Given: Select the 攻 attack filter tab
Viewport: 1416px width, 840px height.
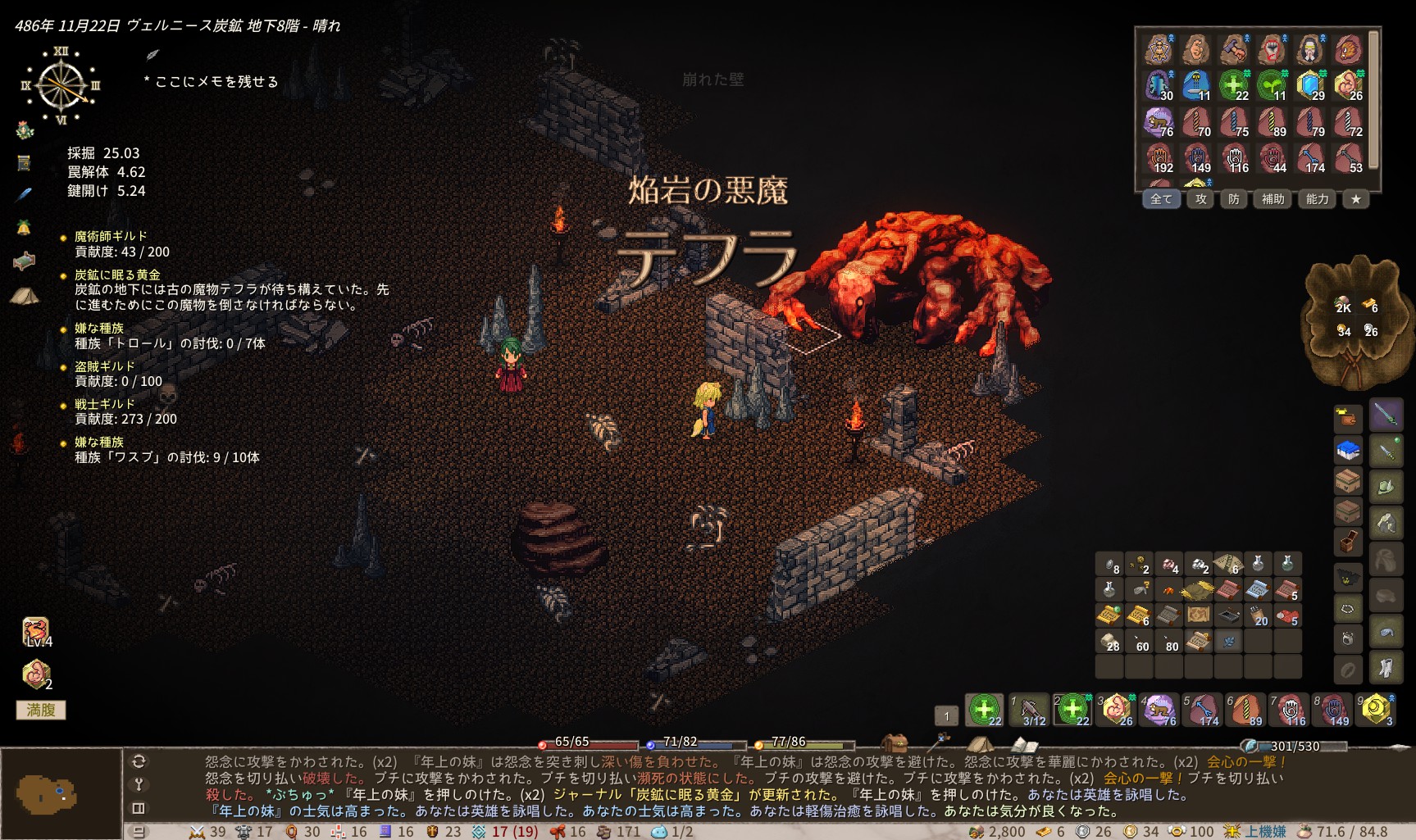Looking at the screenshot, I should pyautogui.click(x=1200, y=199).
